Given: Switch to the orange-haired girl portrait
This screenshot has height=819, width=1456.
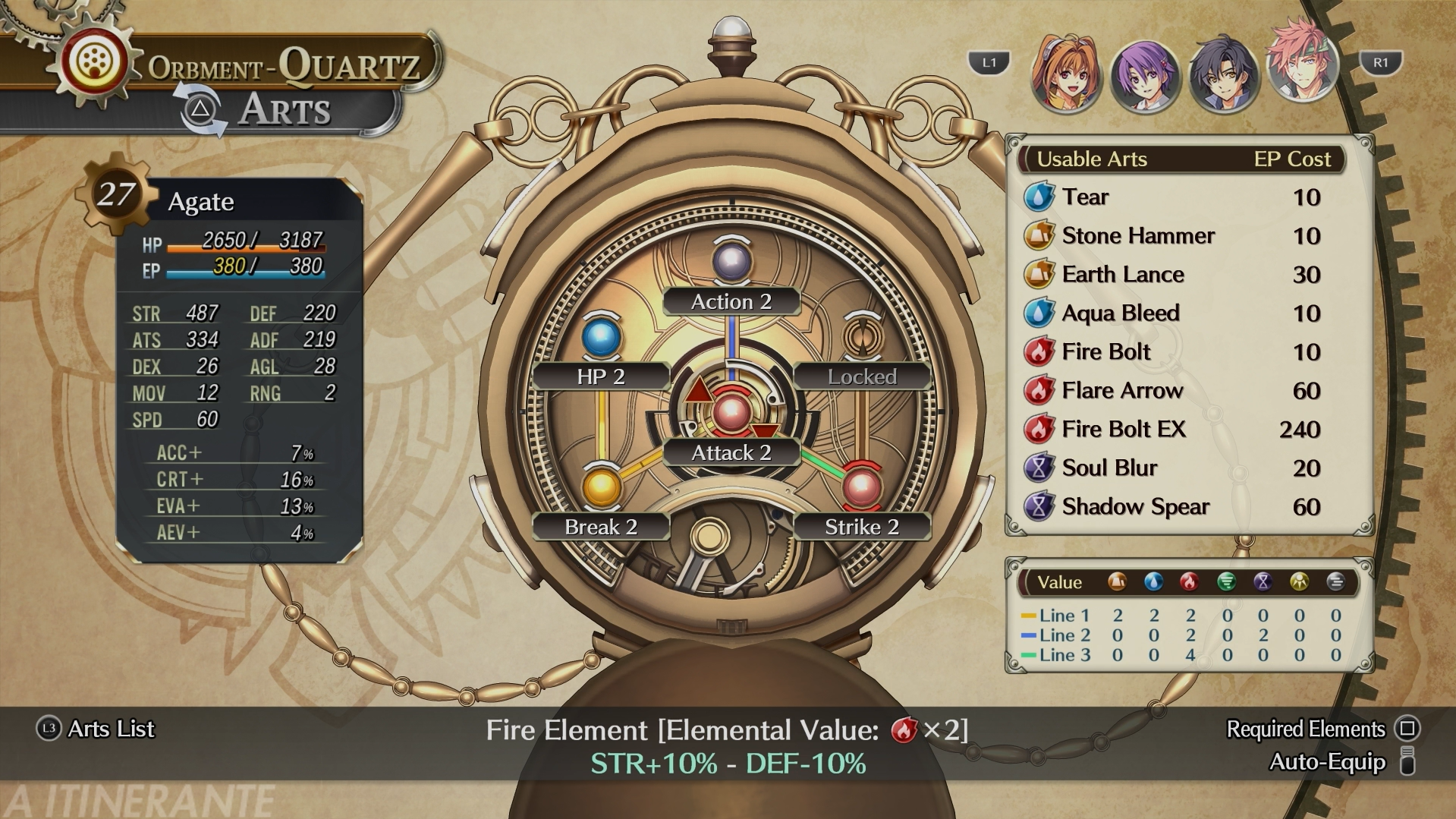Looking at the screenshot, I should [1065, 74].
